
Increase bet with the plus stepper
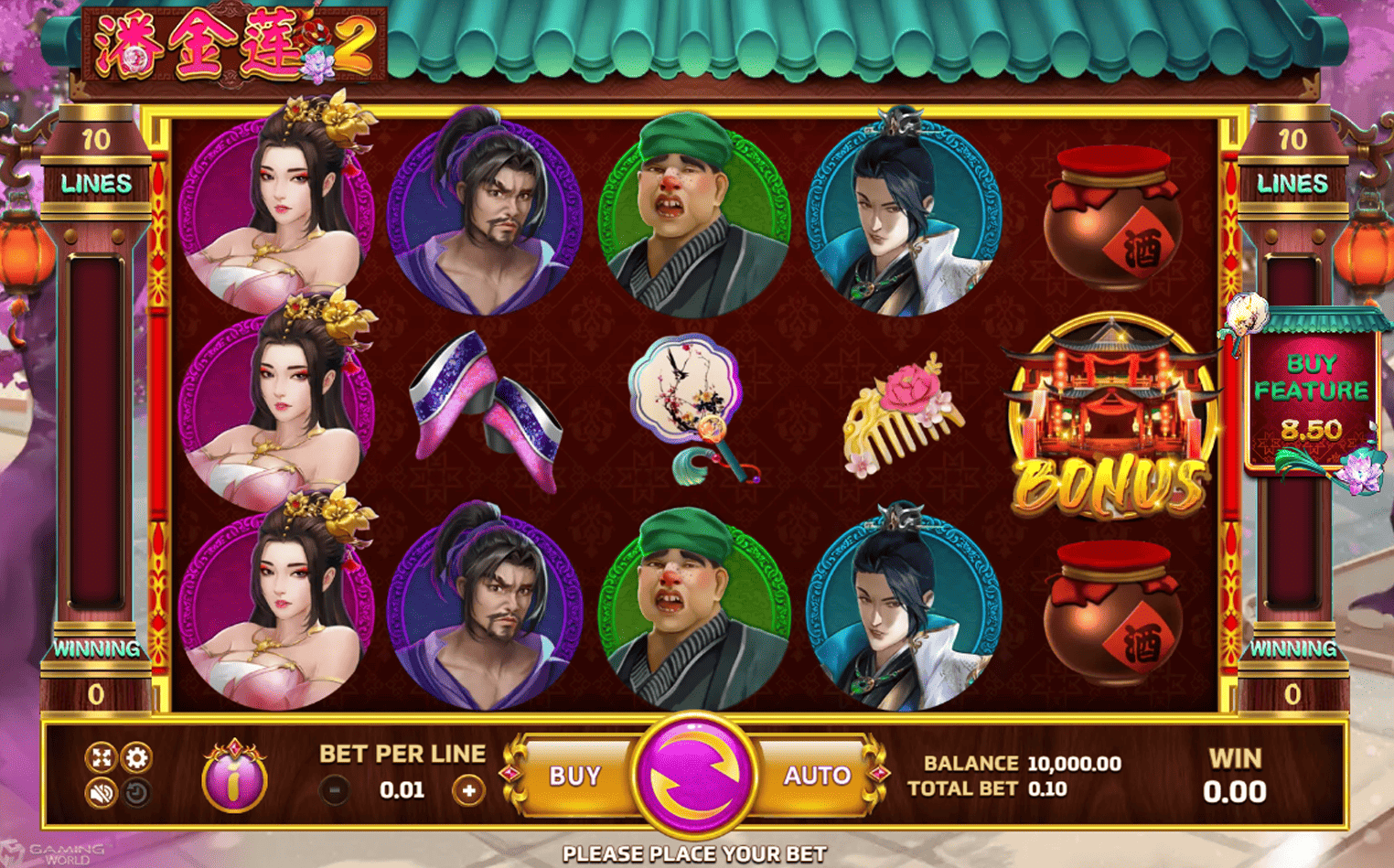tap(469, 788)
